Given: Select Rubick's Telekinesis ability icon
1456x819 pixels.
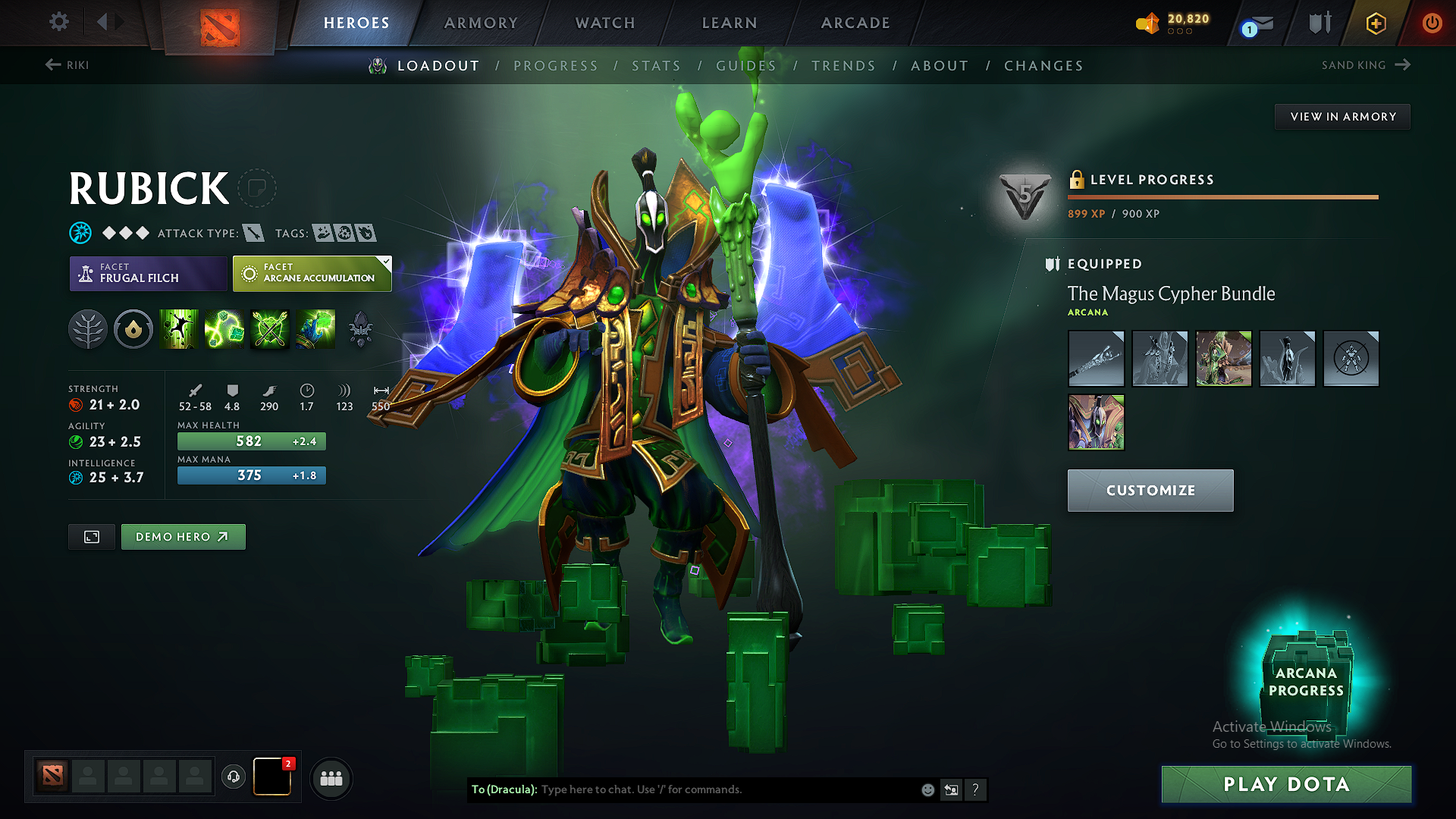Looking at the screenshot, I should click(179, 329).
